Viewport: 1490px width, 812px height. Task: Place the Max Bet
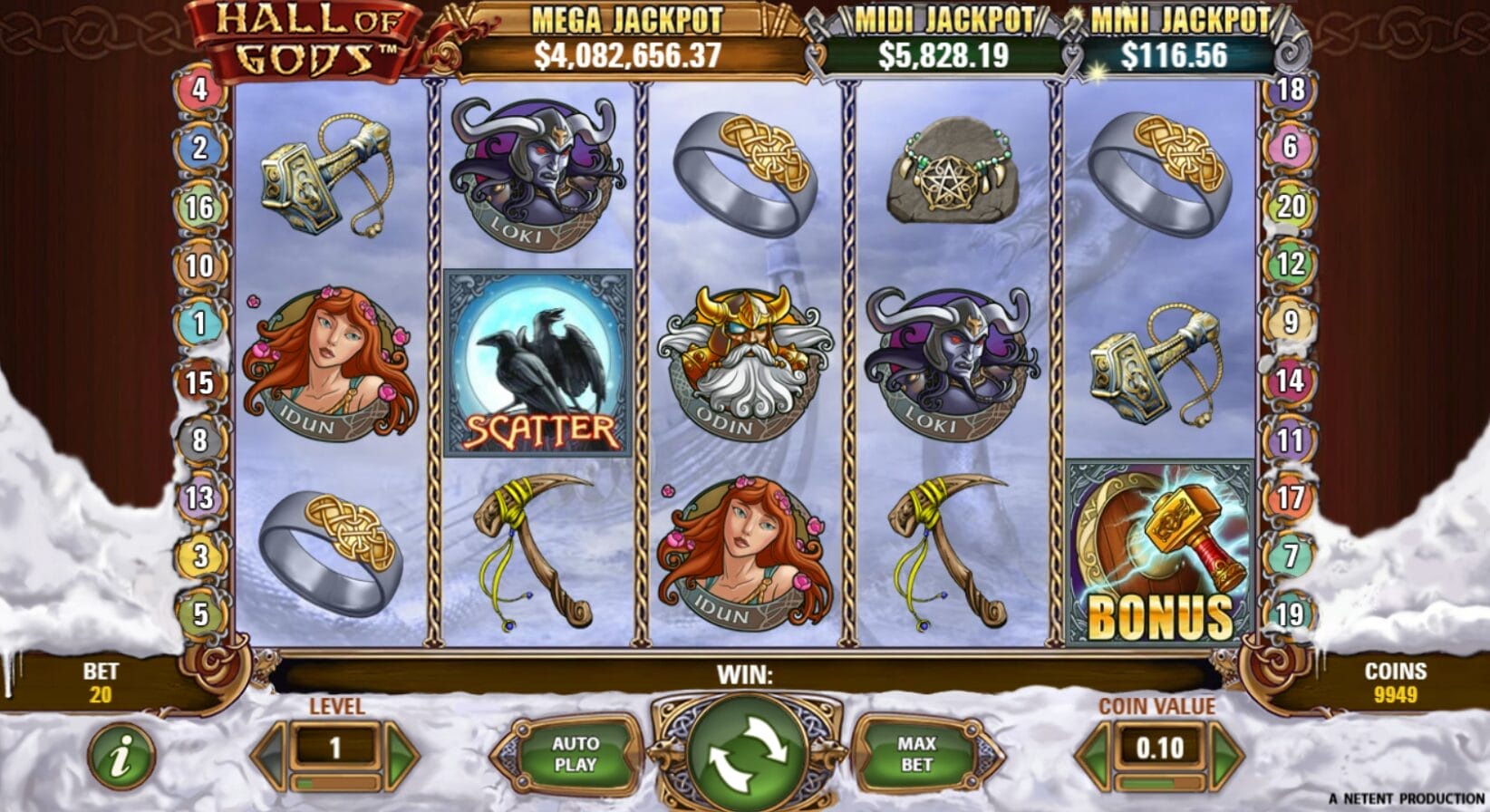coord(916,754)
